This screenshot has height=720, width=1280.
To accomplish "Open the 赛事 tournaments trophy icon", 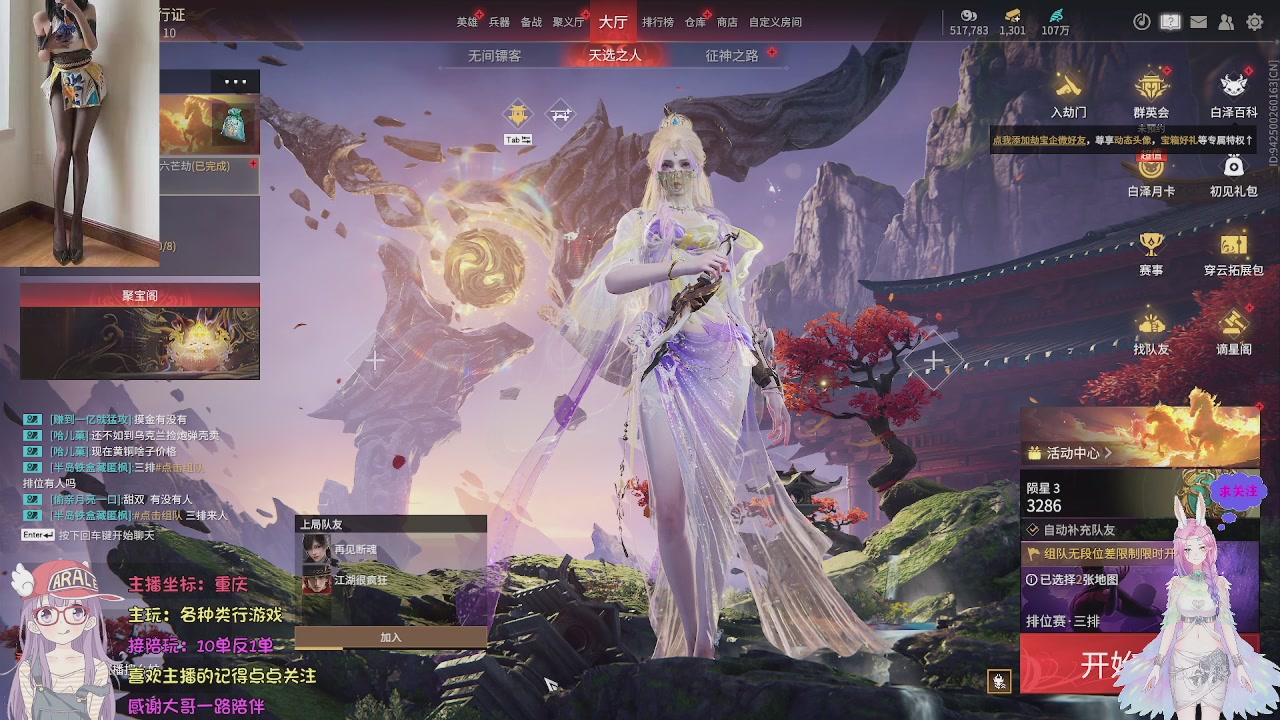I will tap(1151, 252).
